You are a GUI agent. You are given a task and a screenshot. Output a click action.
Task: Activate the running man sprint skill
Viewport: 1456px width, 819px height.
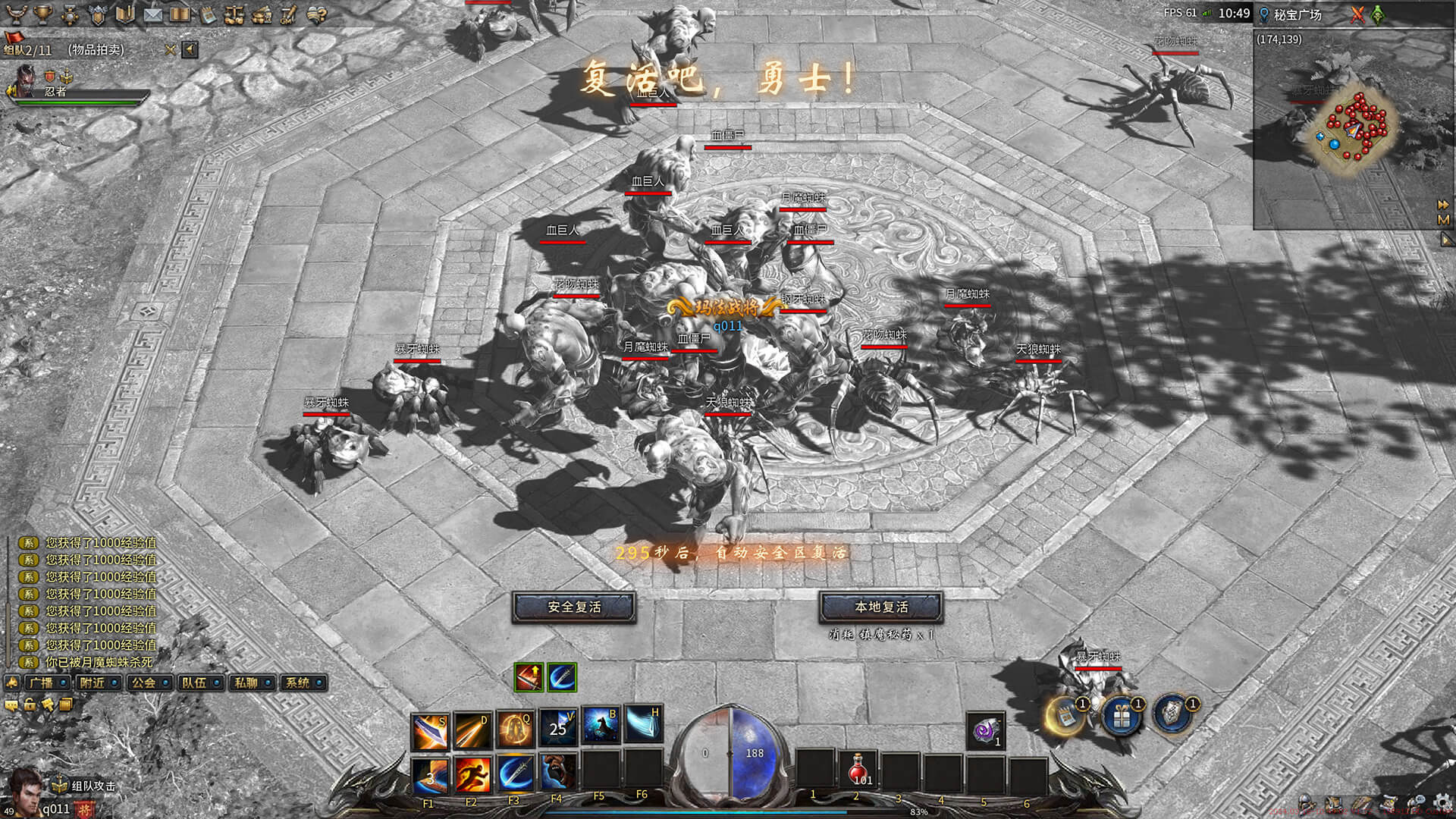(472, 774)
